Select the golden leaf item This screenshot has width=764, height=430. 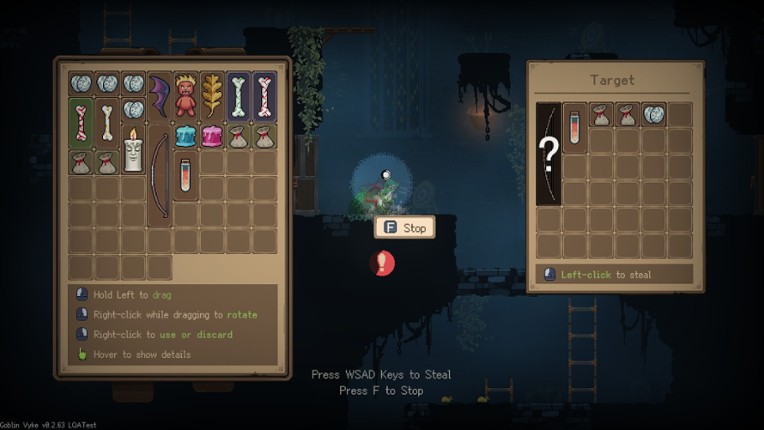click(212, 97)
